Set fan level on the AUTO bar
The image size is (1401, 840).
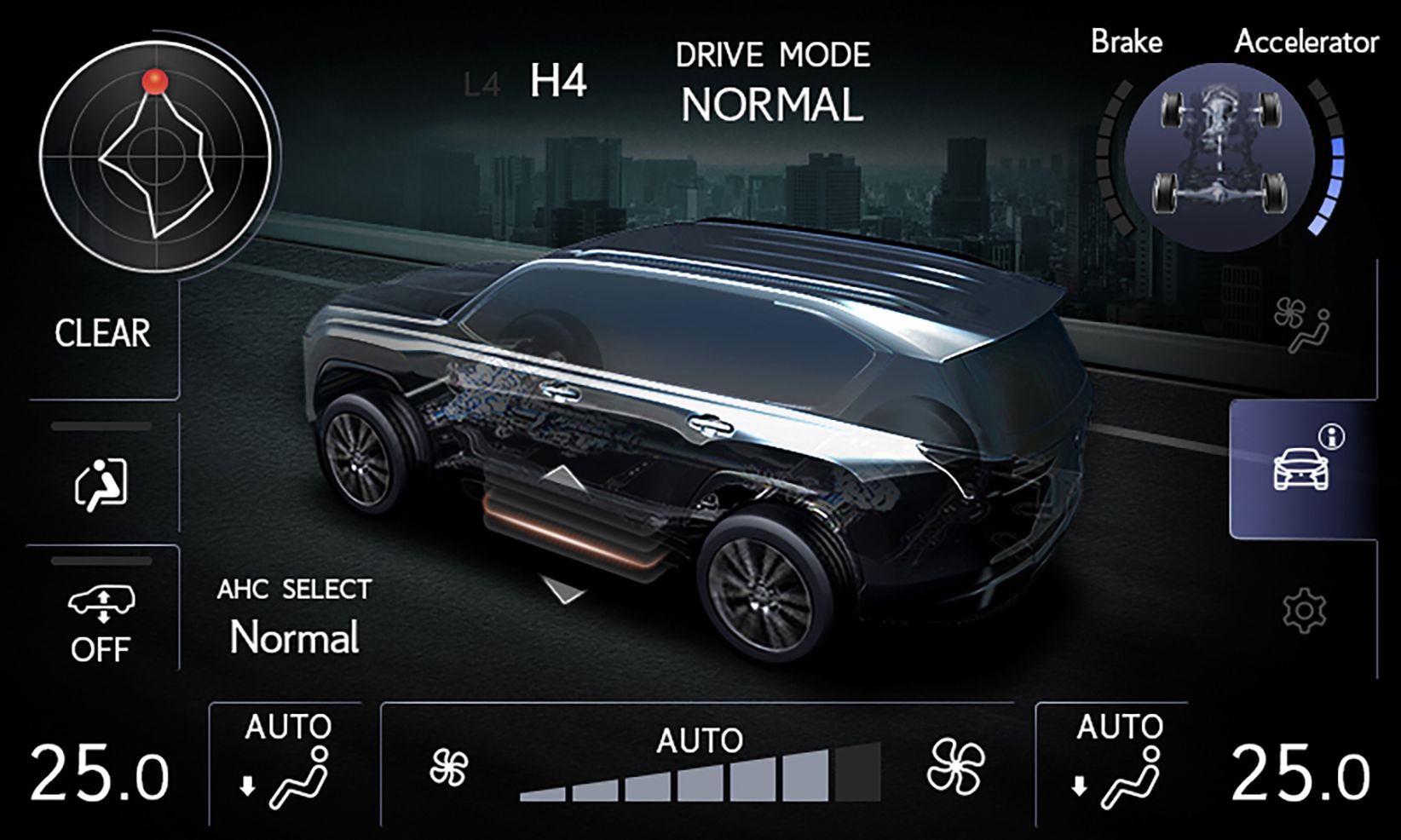(699, 774)
